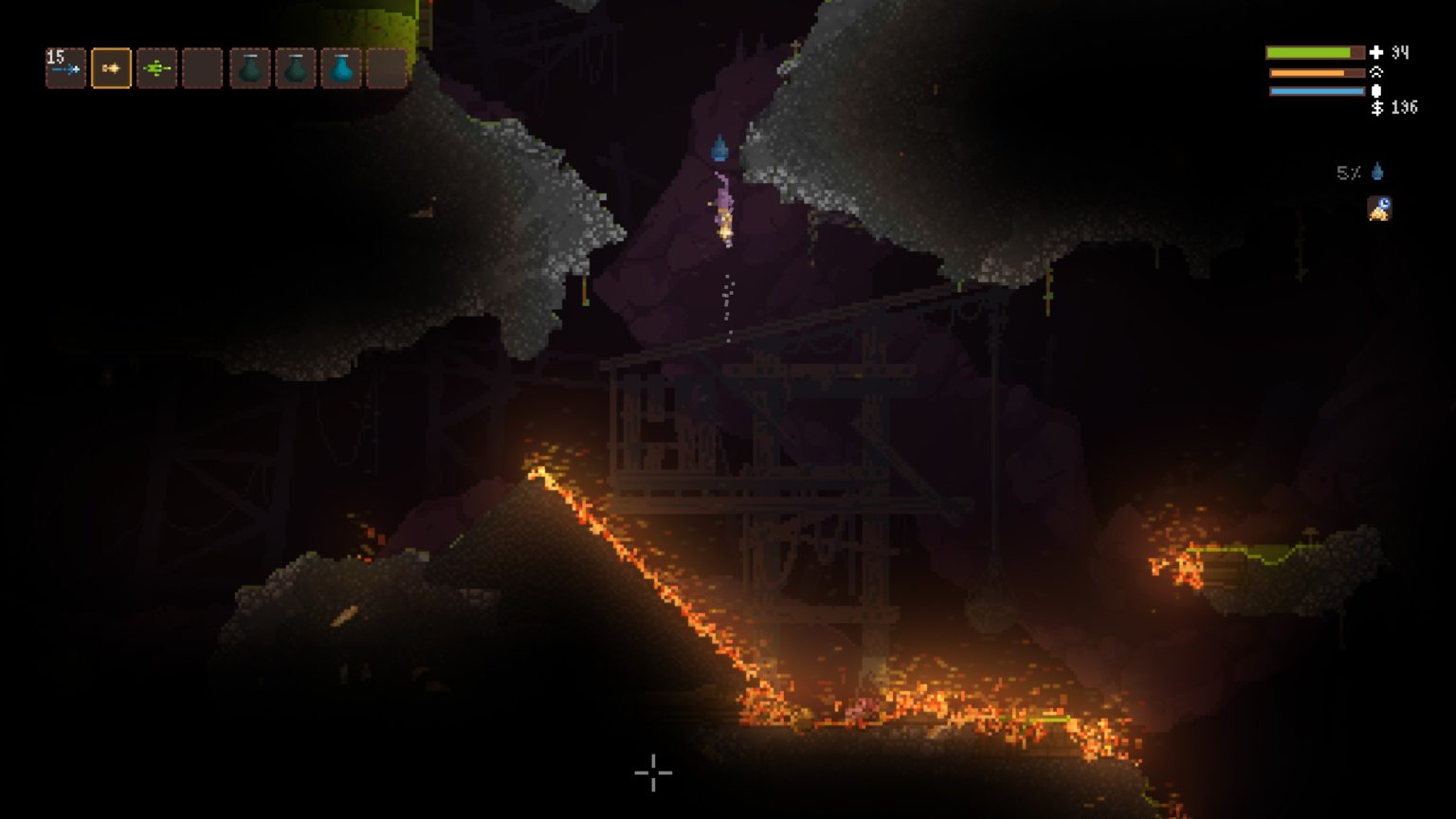Select the blue wand with 15 charges
Image resolution: width=1456 pixels, height=819 pixels.
pos(65,68)
